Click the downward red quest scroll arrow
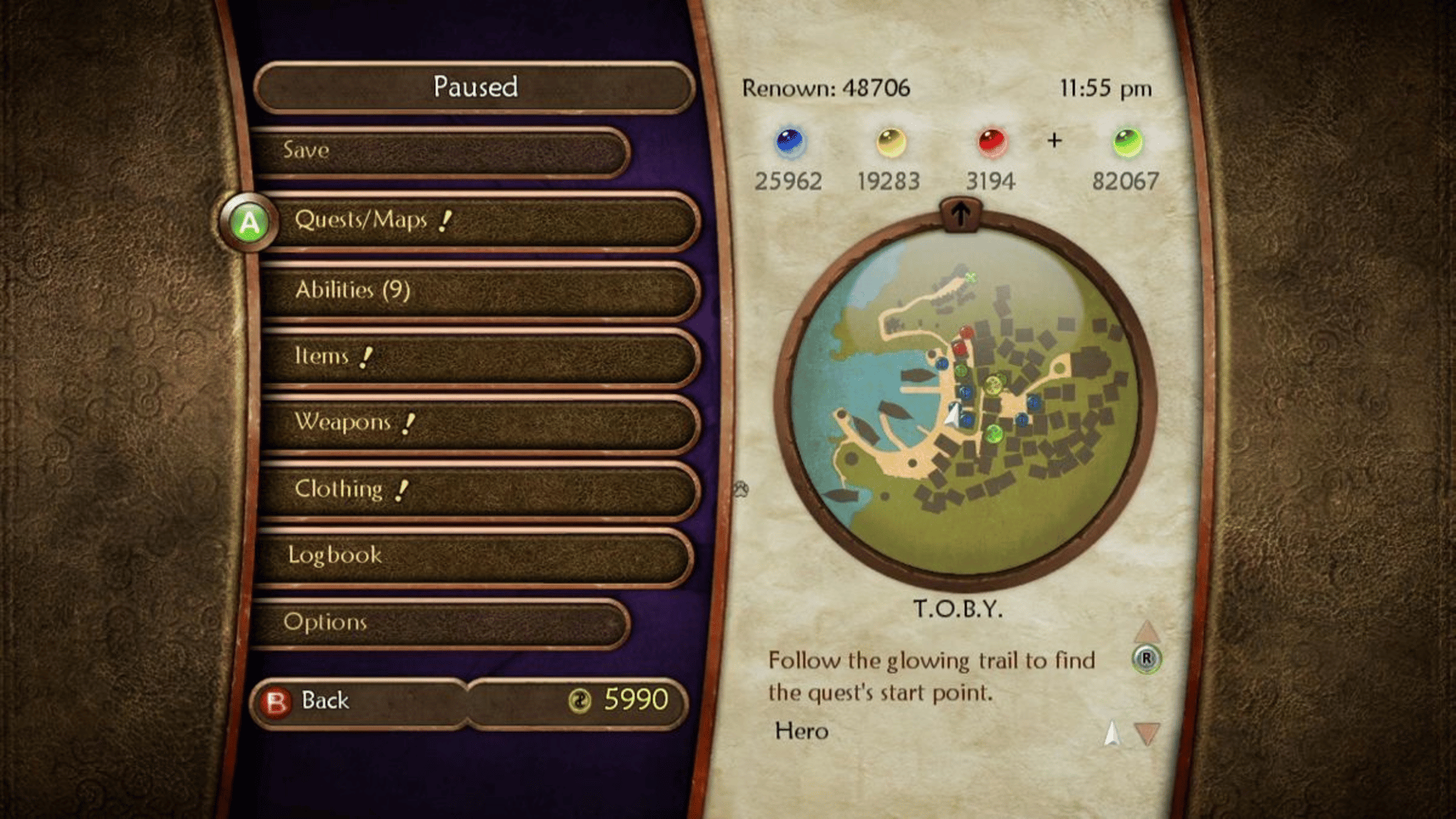 [1147, 733]
